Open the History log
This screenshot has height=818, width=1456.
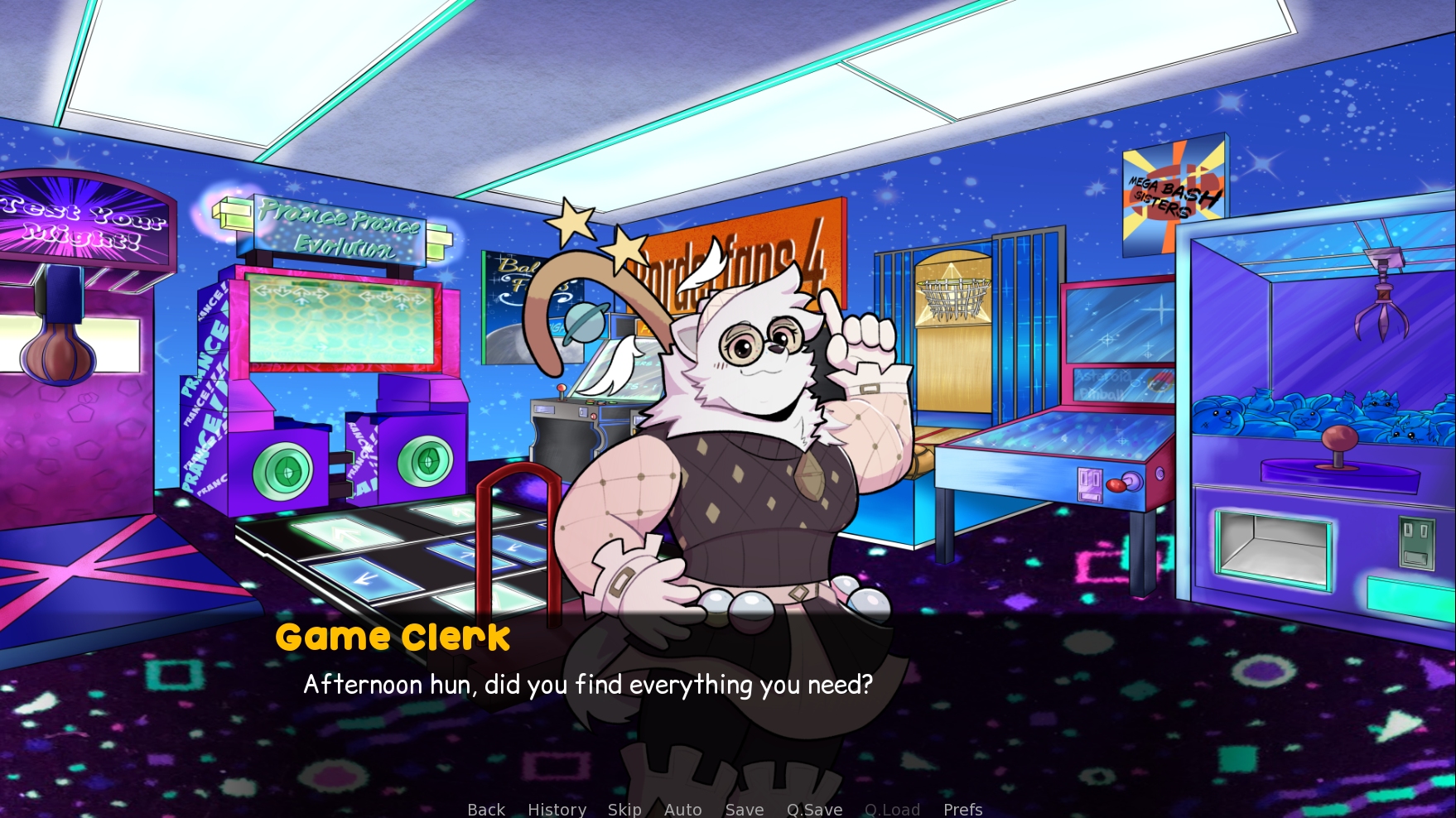557,809
